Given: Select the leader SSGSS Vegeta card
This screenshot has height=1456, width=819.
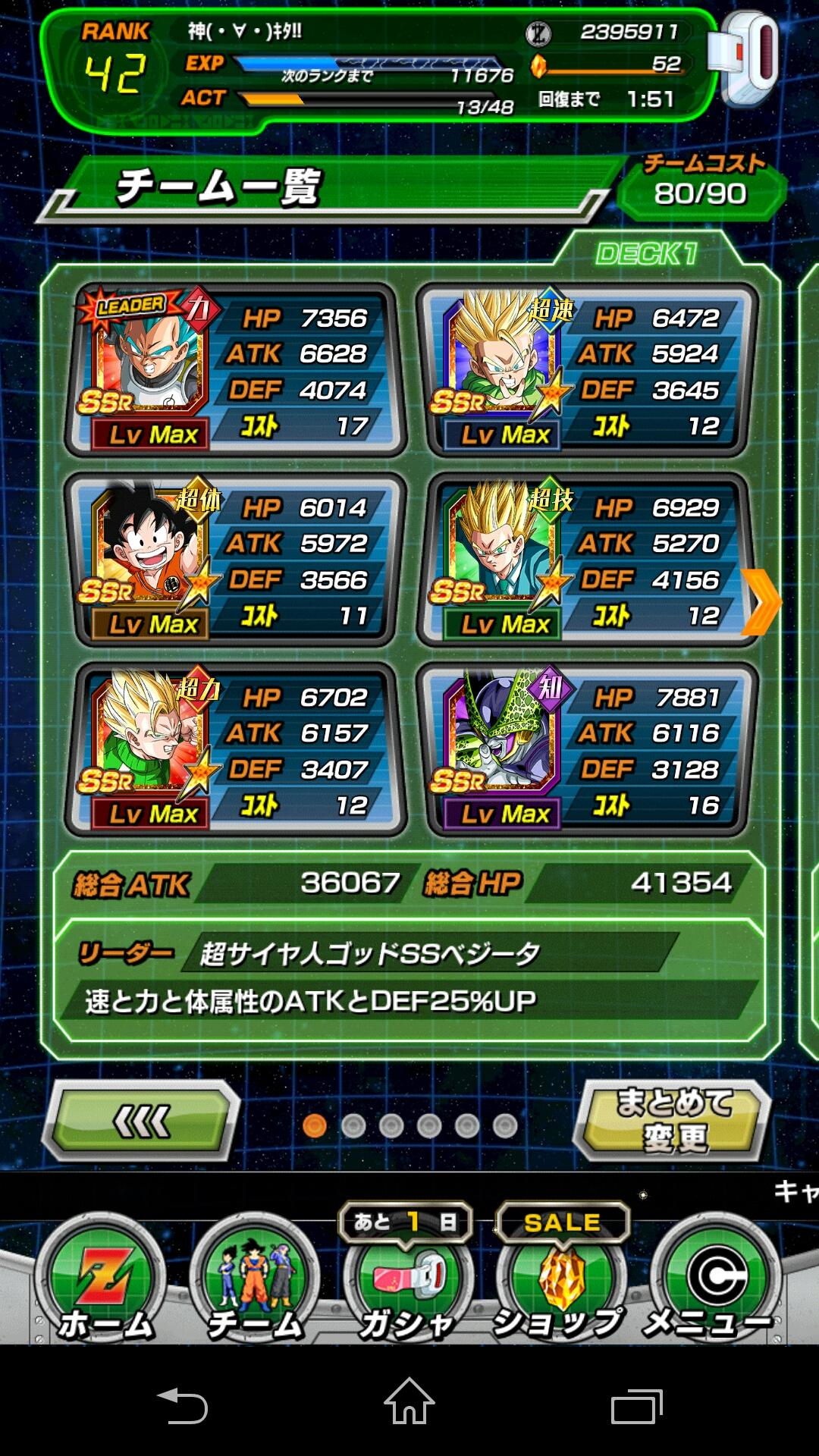Looking at the screenshot, I should [235, 371].
